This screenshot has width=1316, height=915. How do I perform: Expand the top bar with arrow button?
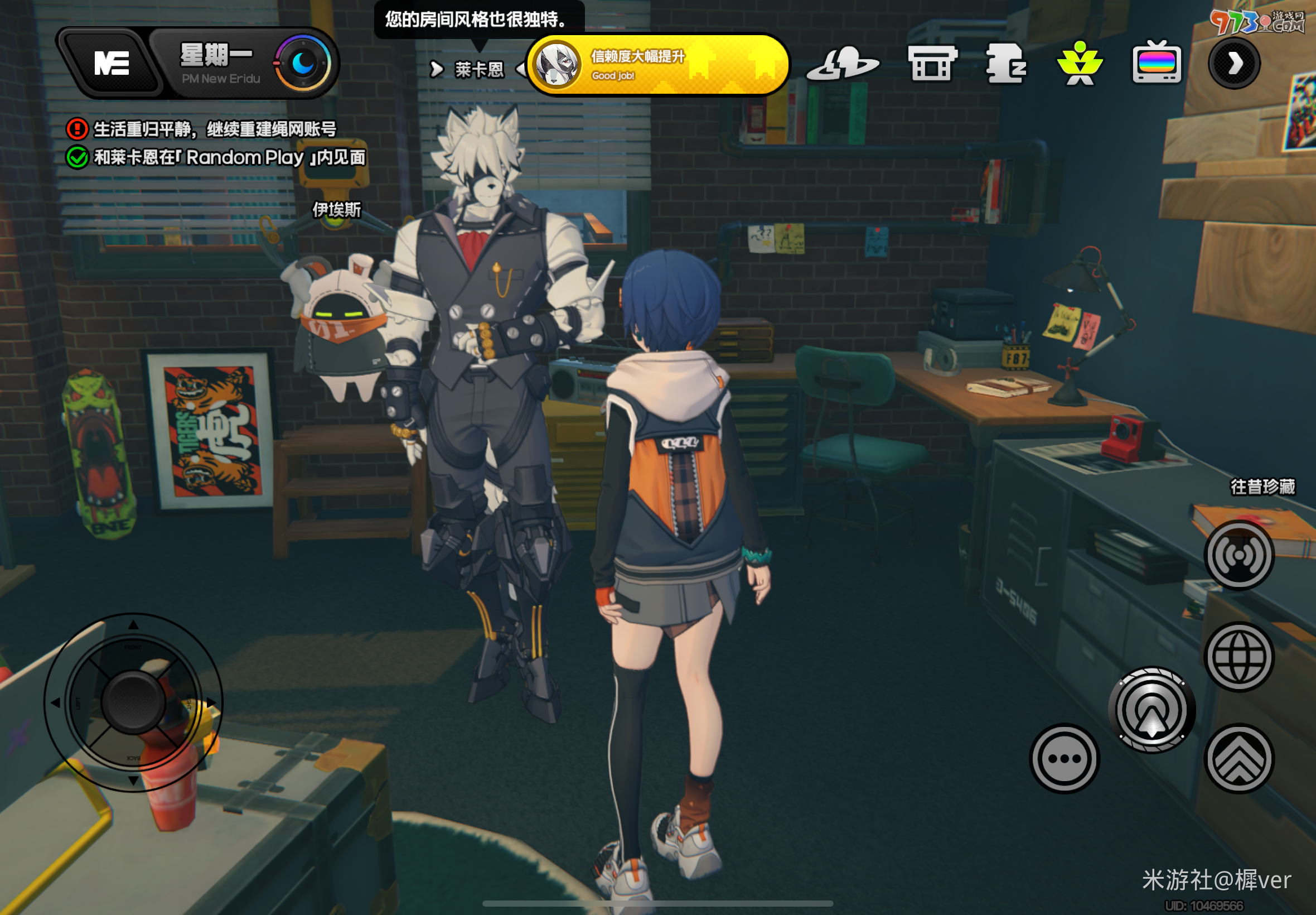1234,63
